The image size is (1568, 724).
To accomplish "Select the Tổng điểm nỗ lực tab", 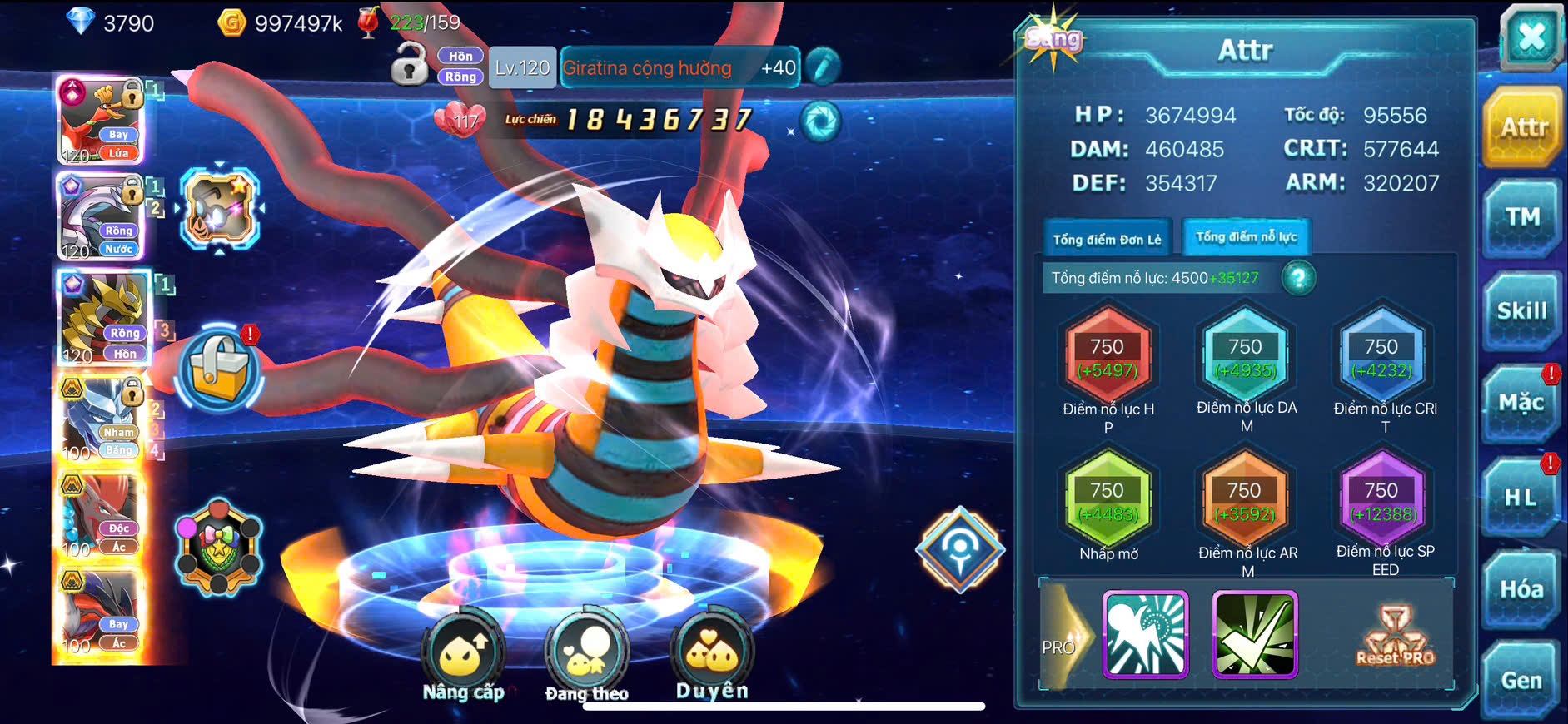I will [x=1246, y=237].
